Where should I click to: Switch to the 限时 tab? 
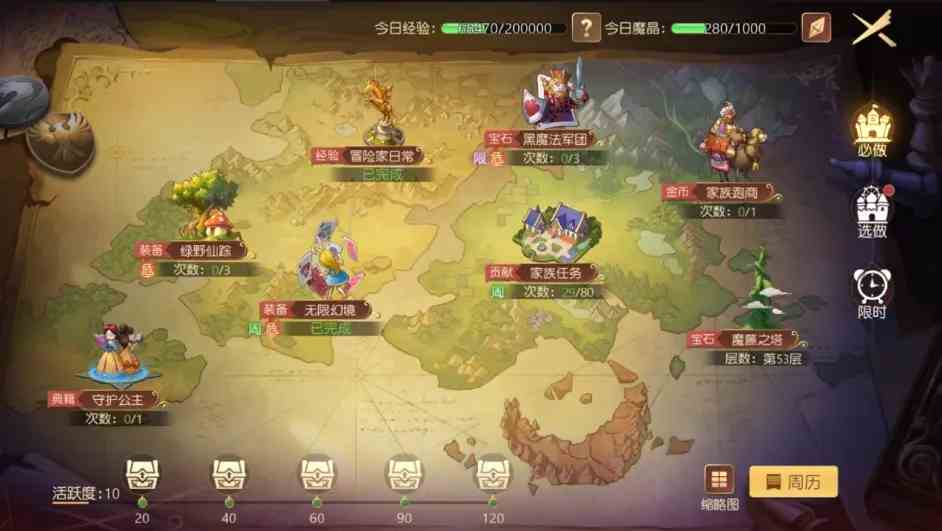(871, 293)
